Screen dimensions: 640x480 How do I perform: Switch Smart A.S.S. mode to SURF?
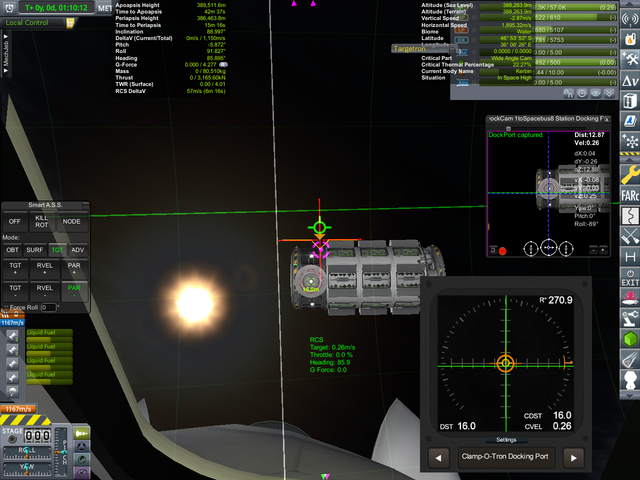pos(35,250)
